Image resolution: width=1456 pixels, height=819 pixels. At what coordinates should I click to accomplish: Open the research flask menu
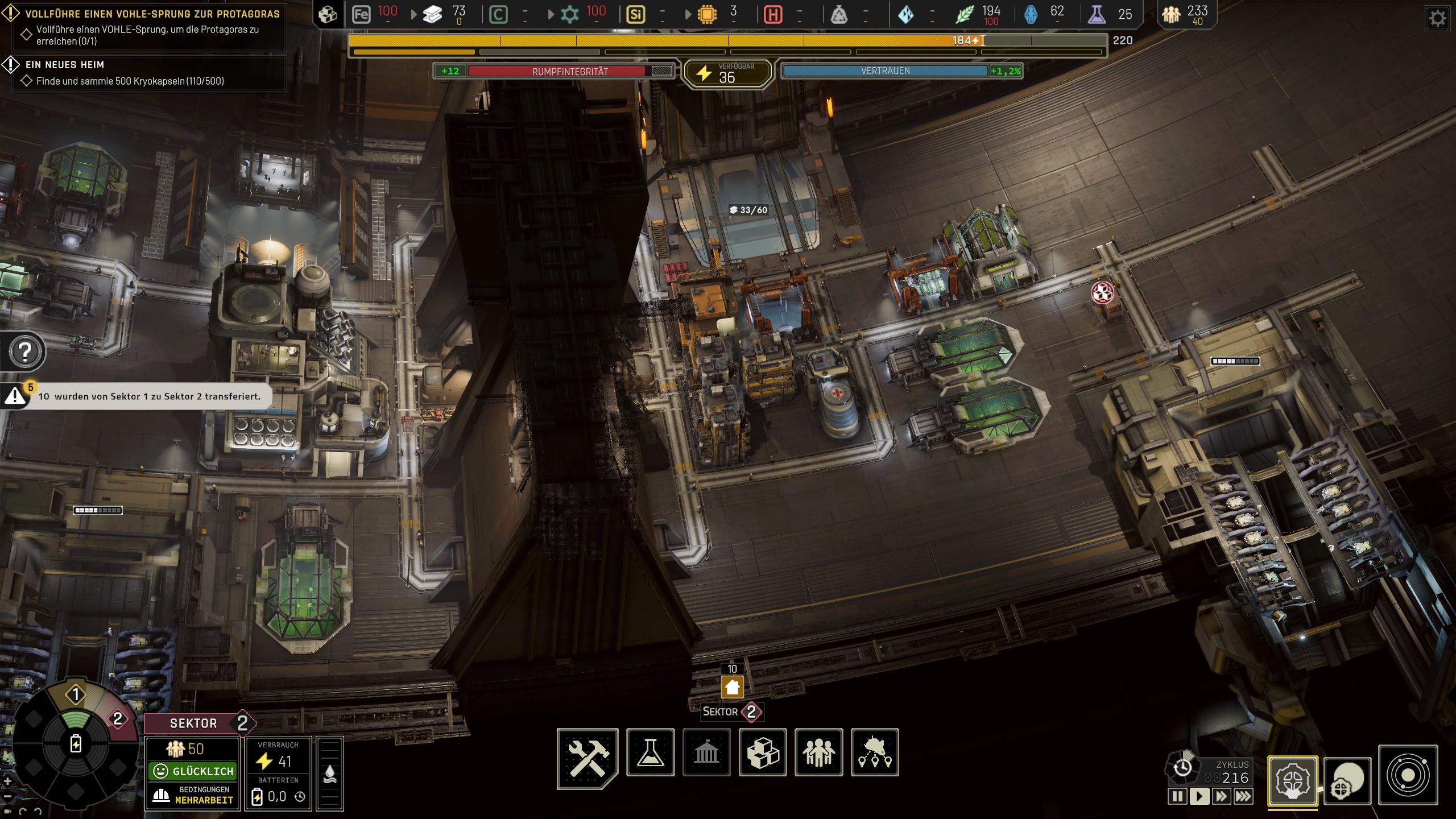click(650, 752)
